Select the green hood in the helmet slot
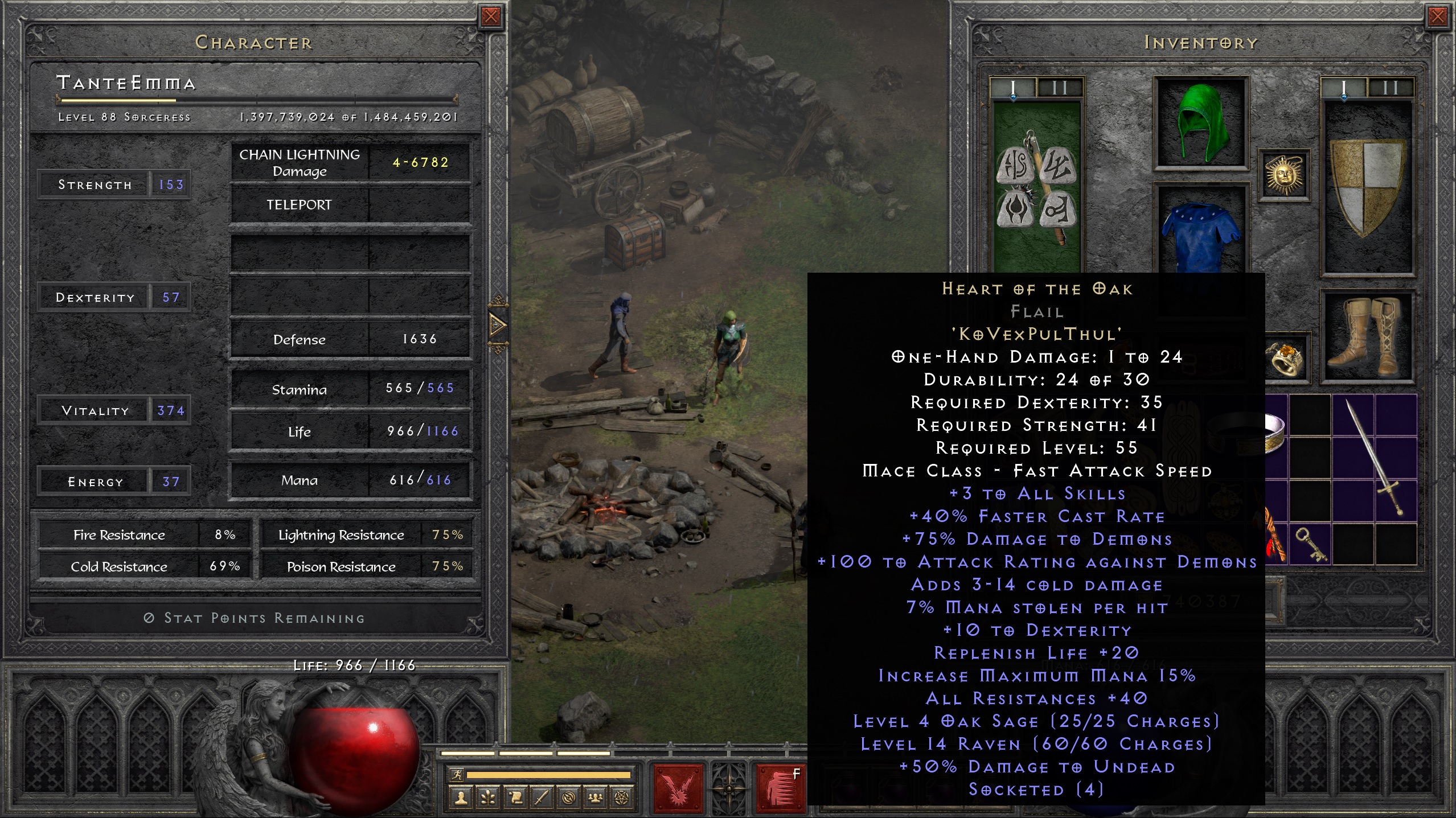The image size is (1456, 818). pyautogui.click(x=1200, y=122)
